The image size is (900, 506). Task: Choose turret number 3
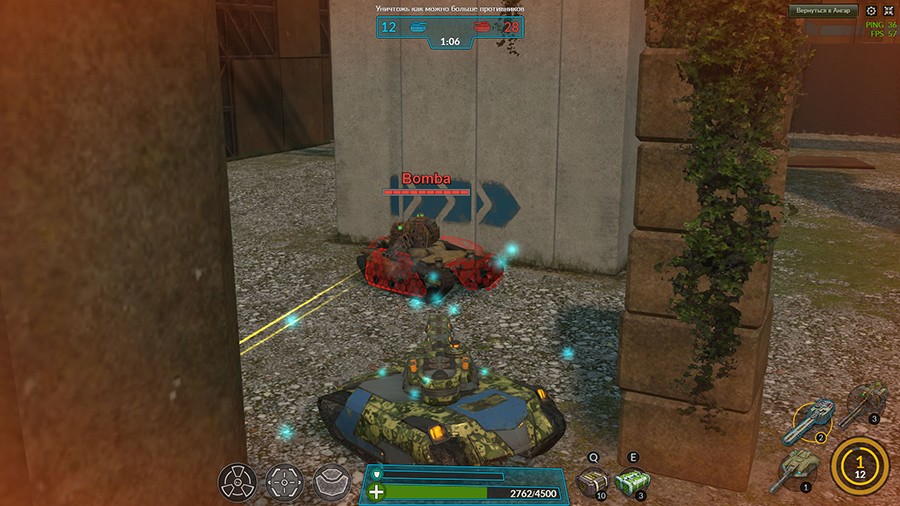click(x=866, y=401)
